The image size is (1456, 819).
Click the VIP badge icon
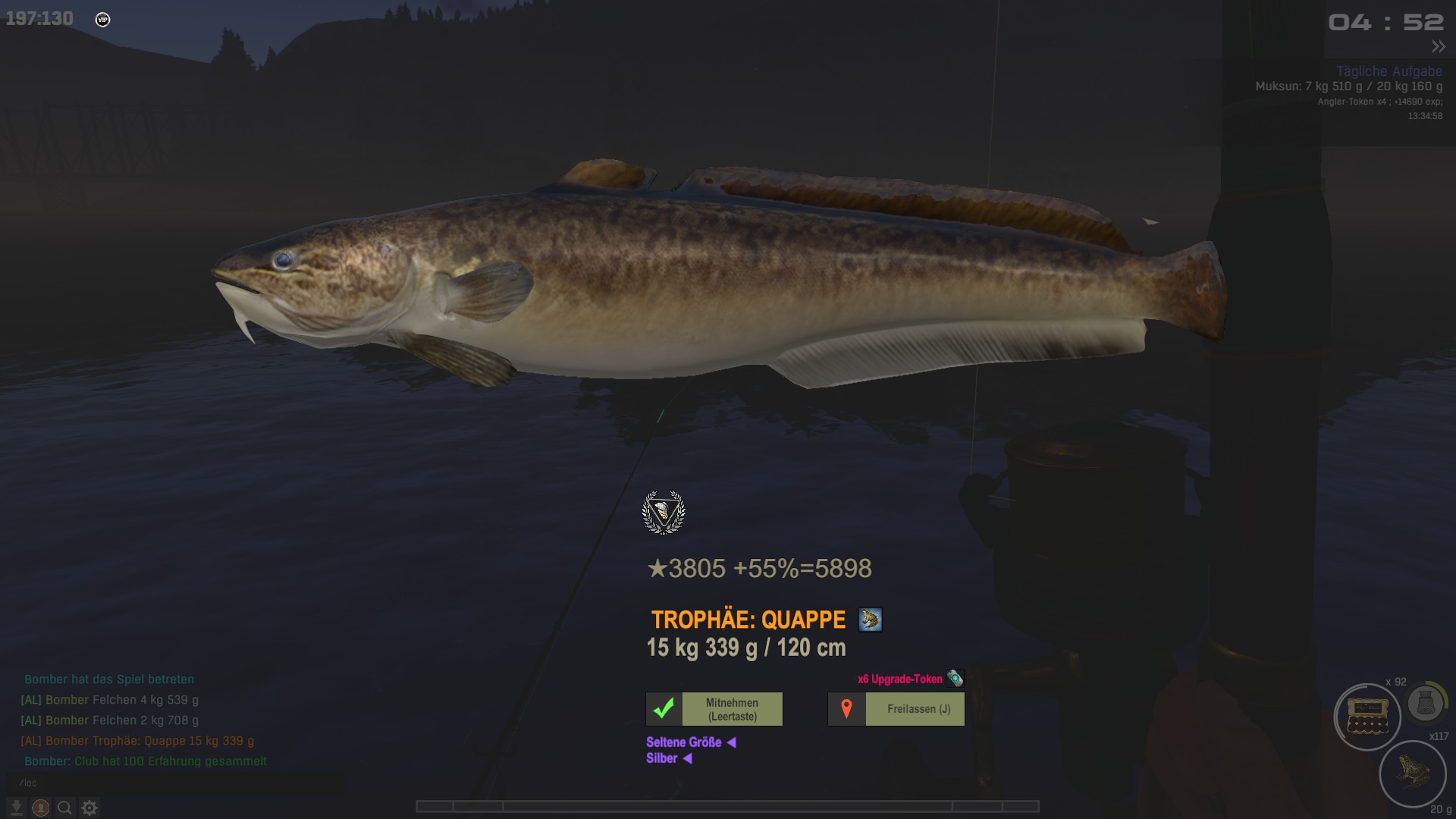[x=103, y=20]
